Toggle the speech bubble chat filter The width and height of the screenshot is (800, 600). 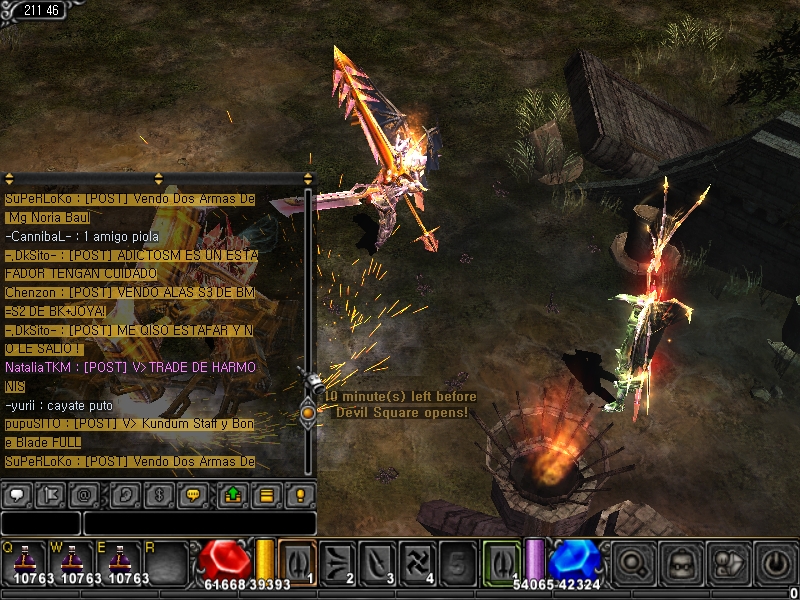(16, 495)
